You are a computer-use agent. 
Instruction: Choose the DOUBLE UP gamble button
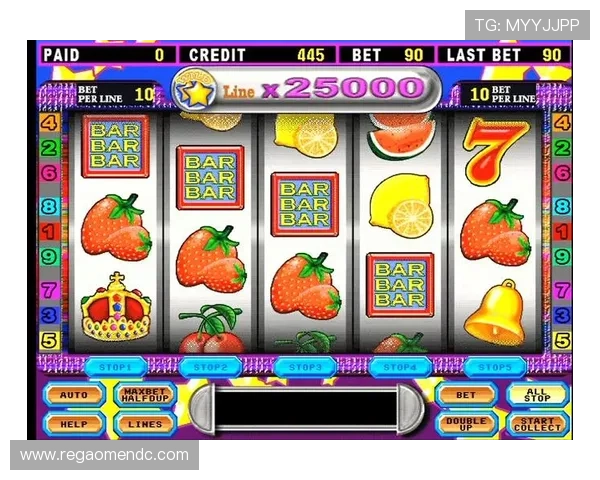[466, 423]
